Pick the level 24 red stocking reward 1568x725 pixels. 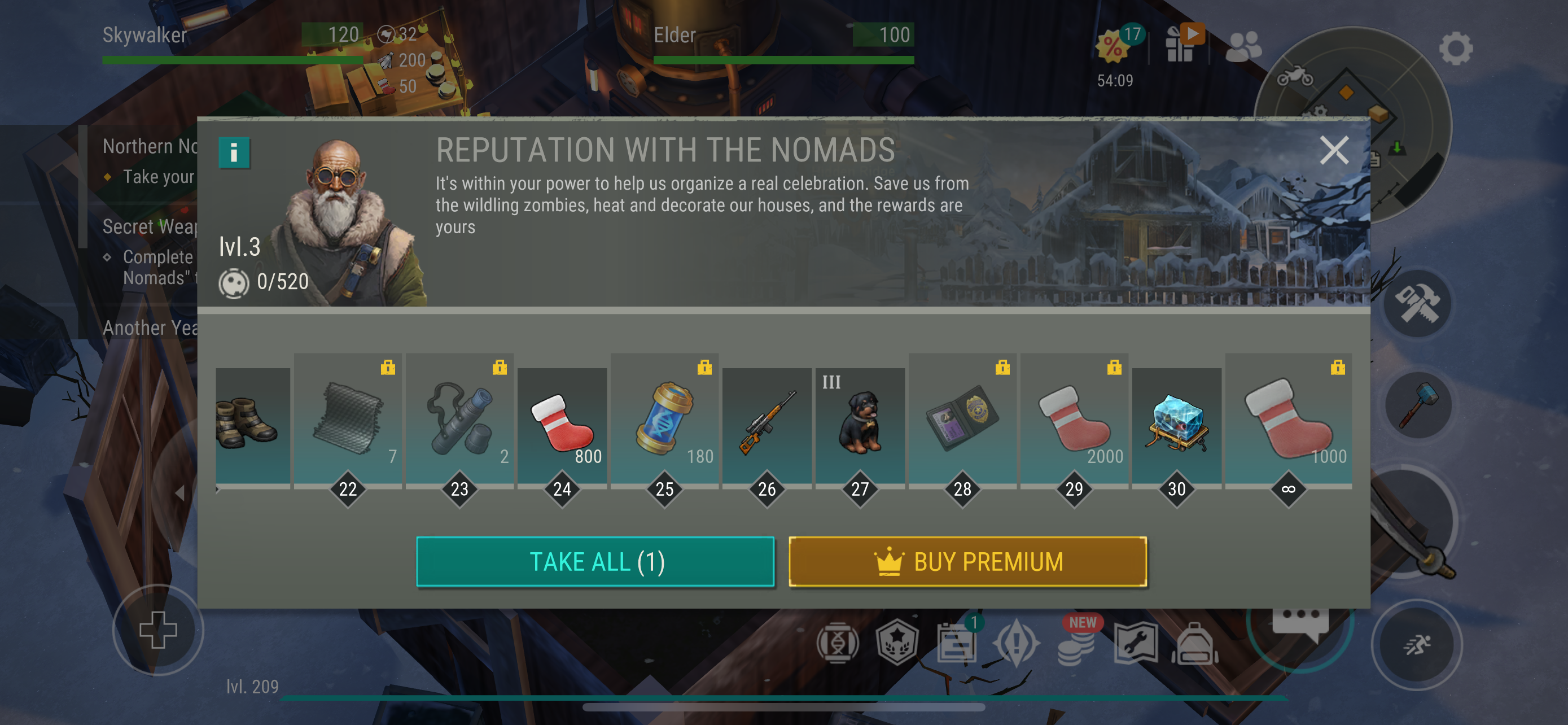click(562, 425)
